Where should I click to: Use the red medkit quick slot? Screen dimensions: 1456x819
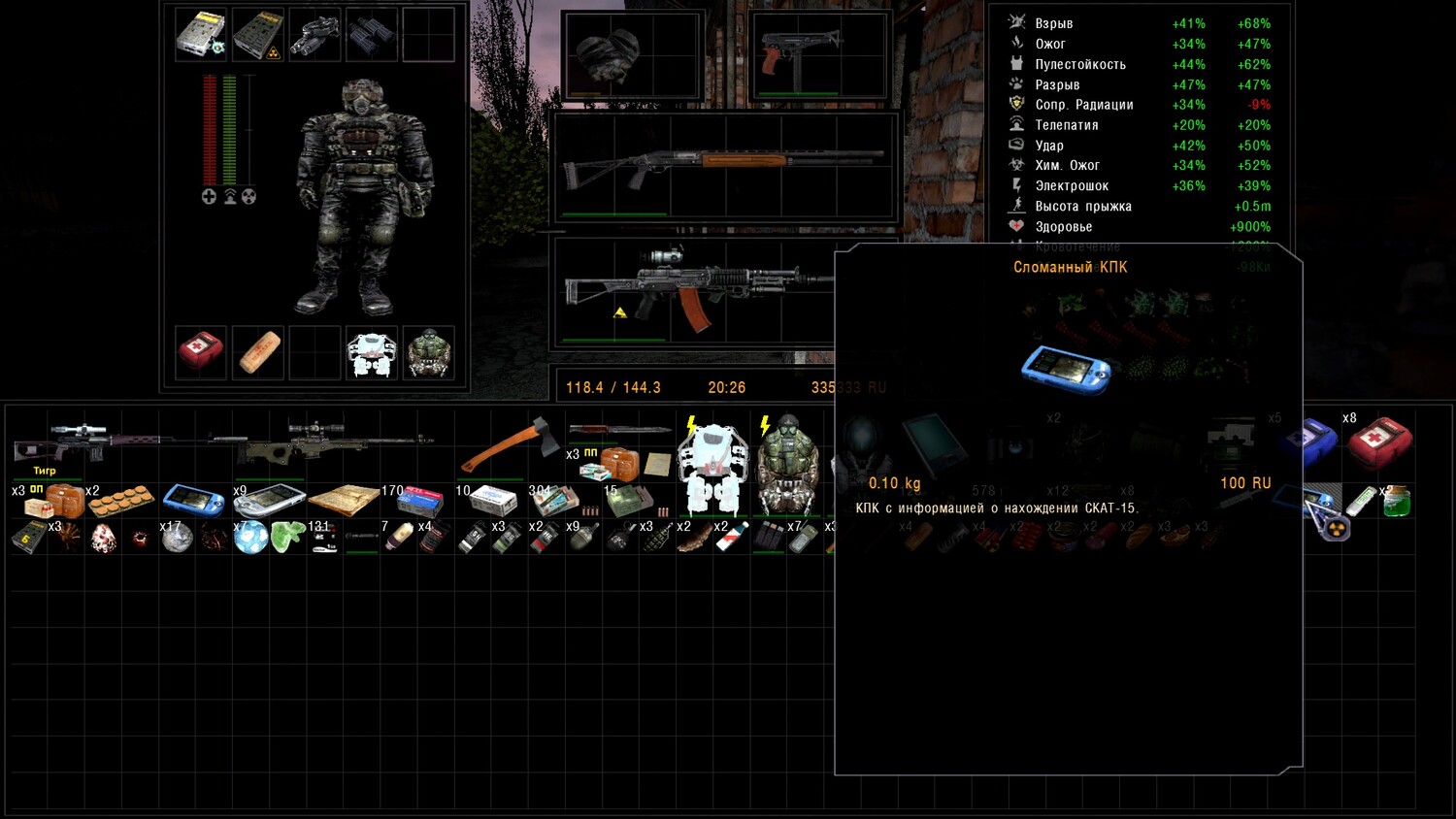200,350
